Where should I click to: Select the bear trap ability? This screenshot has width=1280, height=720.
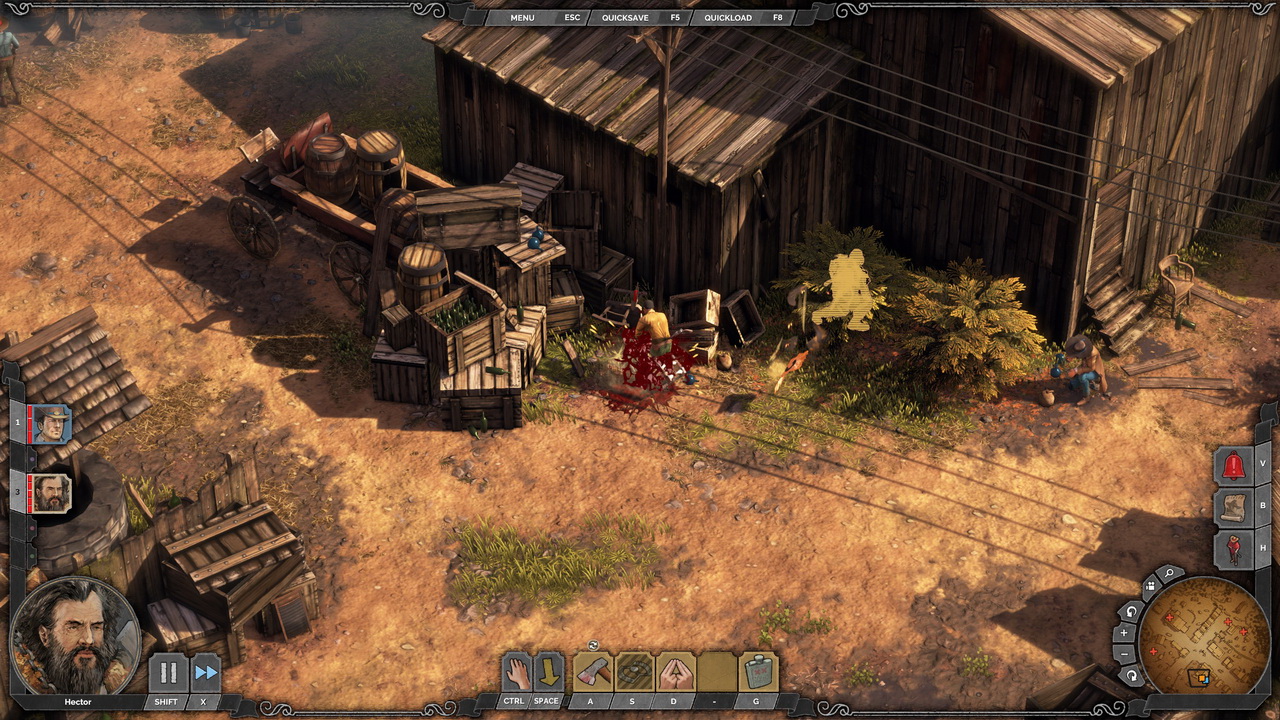634,672
